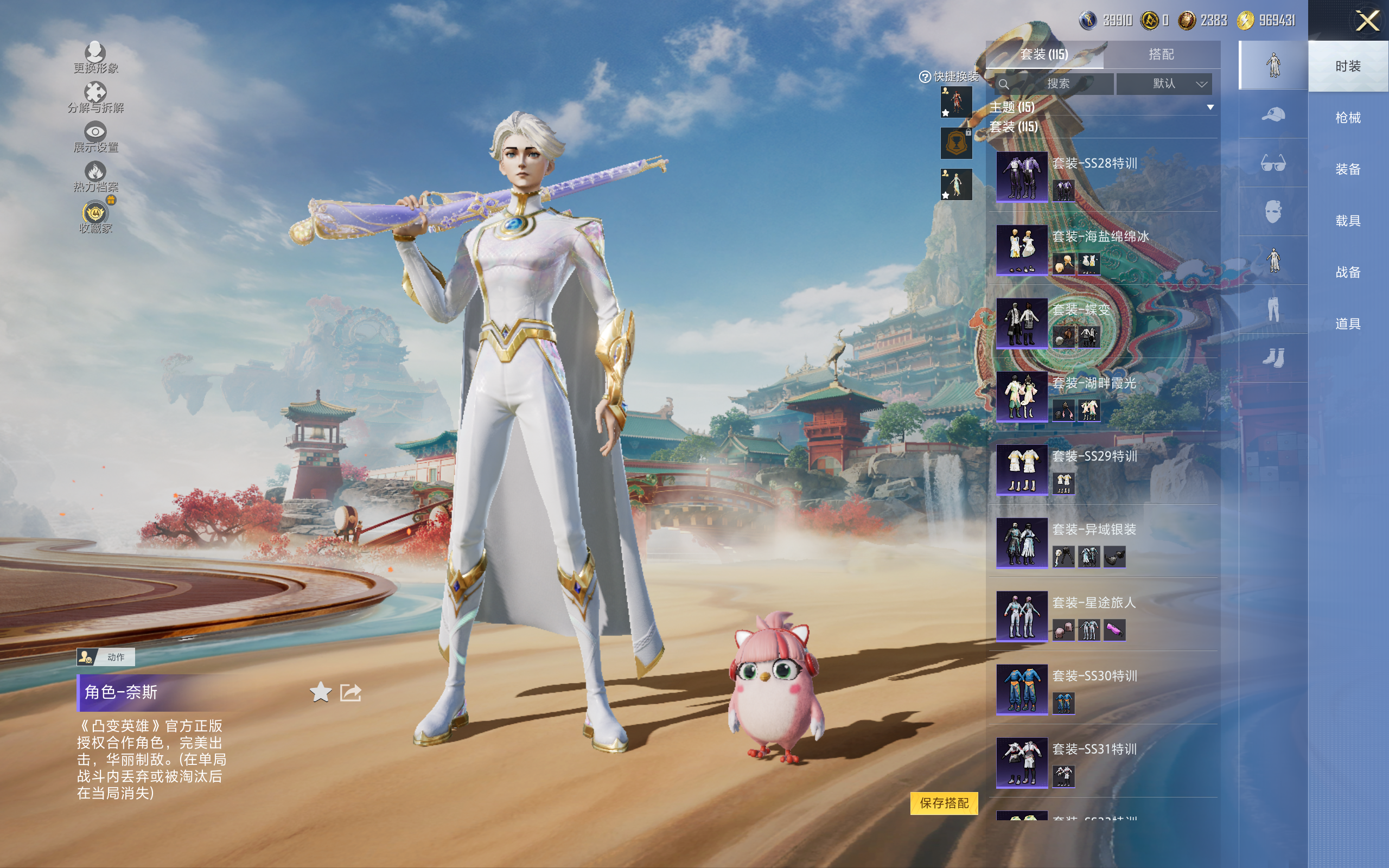
Task: Close the wardrobe screen with the X
Action: [x=1367, y=21]
